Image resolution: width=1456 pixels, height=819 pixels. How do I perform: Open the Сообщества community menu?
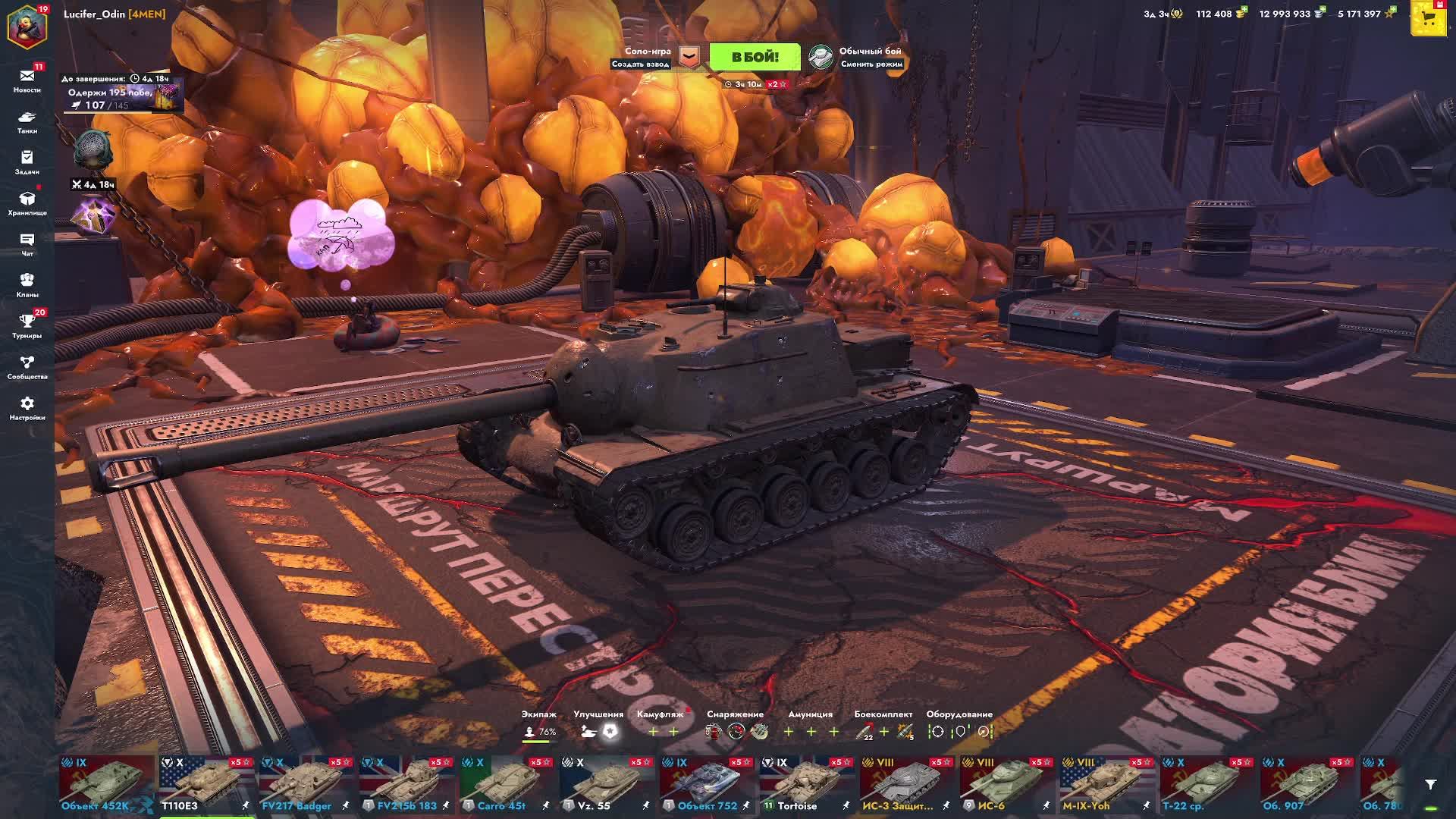[27, 366]
